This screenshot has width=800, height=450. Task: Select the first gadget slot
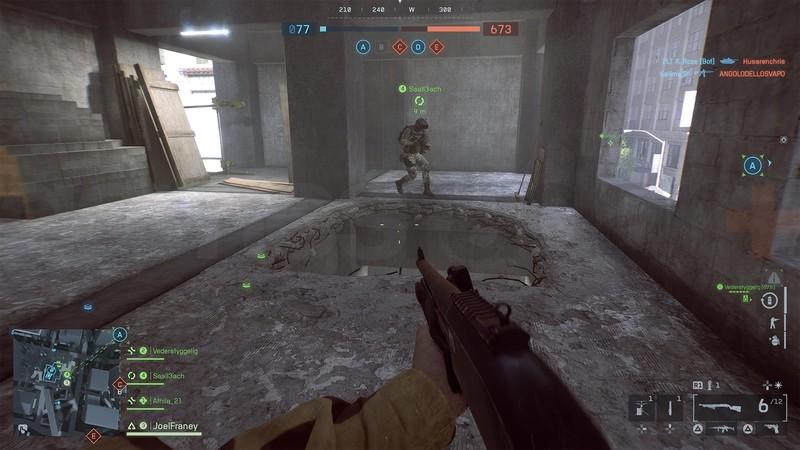(641, 406)
